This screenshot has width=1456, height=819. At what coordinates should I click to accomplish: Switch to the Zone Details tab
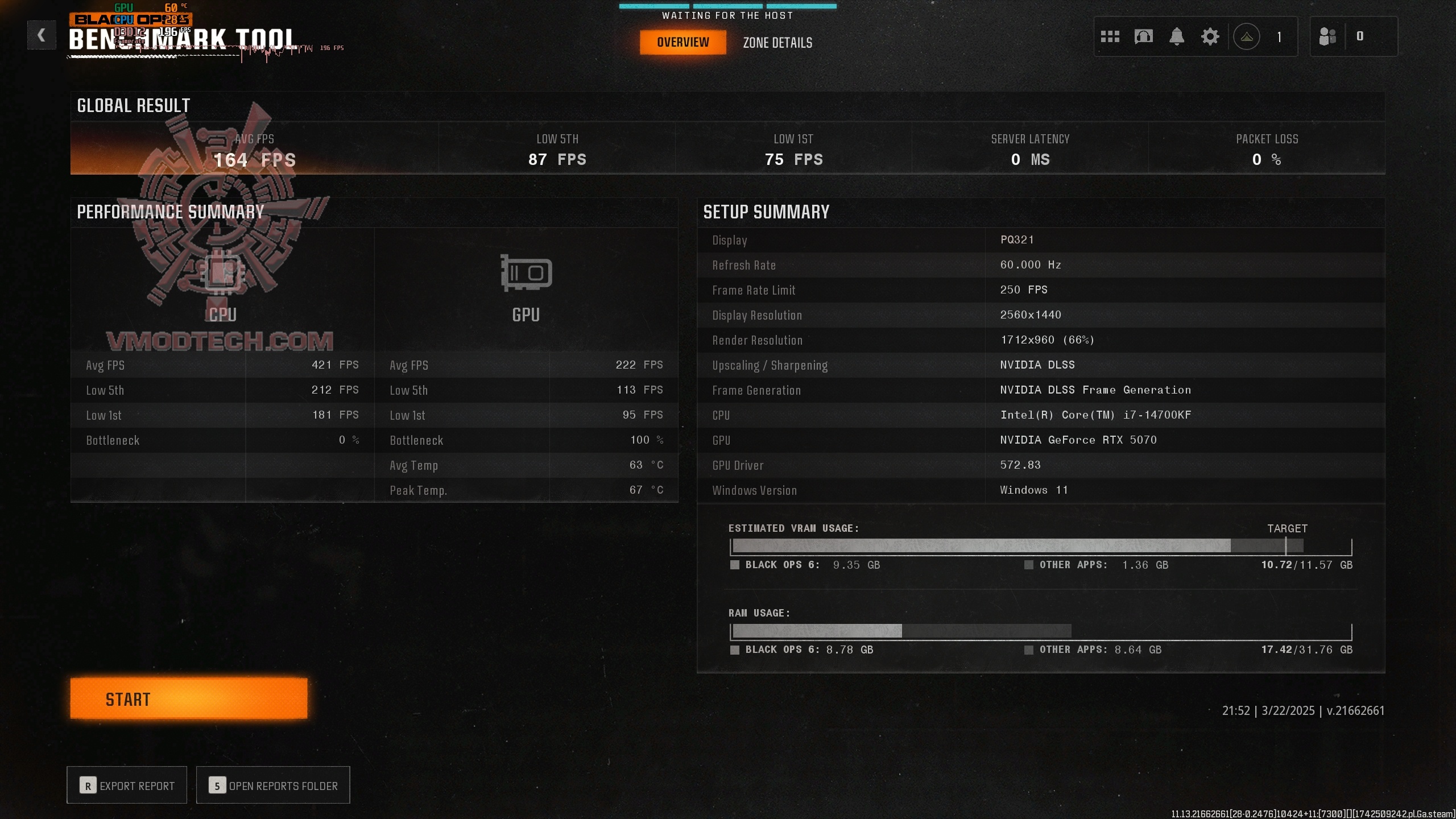(777, 42)
